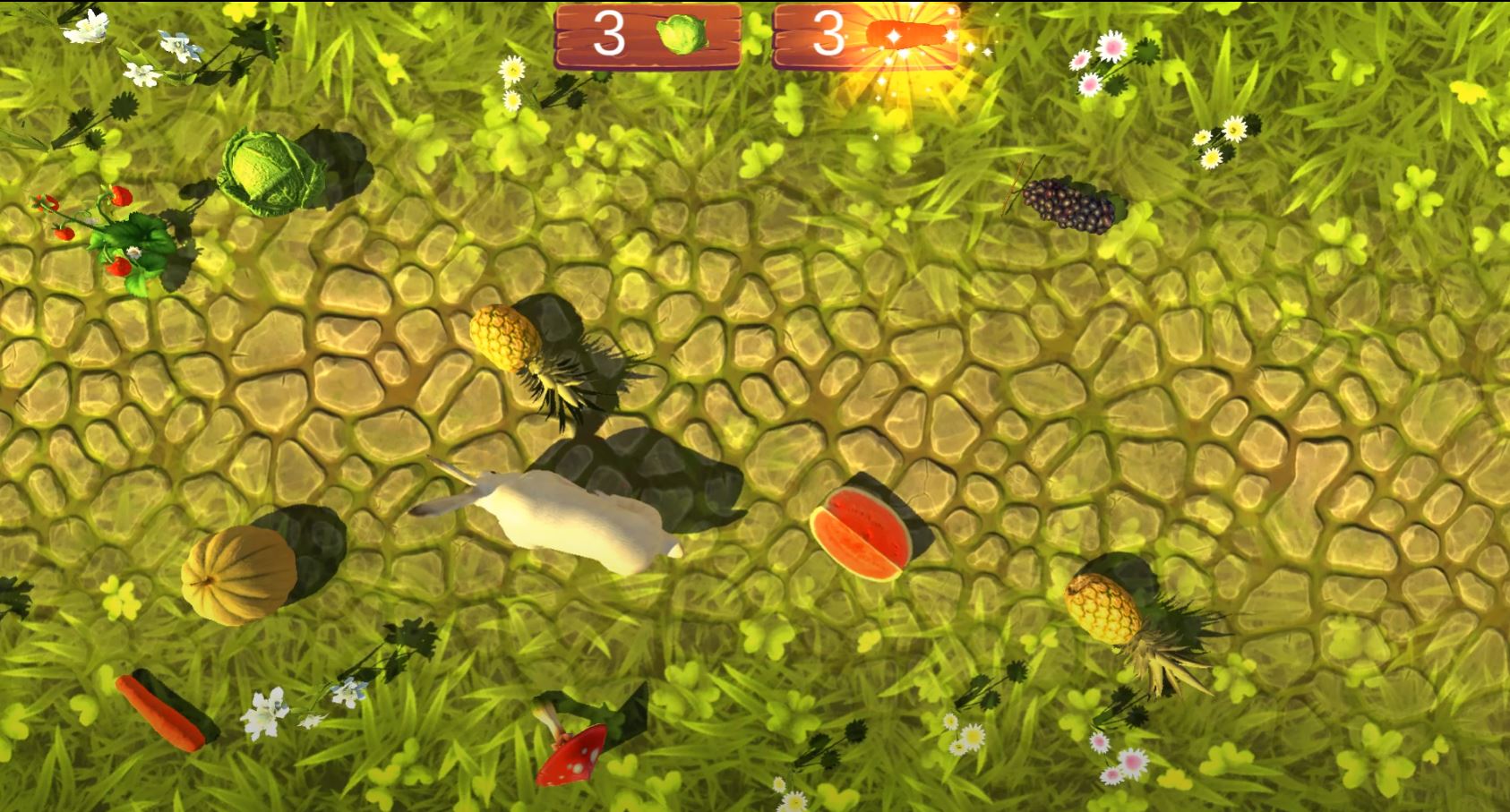Select the carrot objective counter board
This screenshot has width=1510, height=812.
click(x=866, y=36)
